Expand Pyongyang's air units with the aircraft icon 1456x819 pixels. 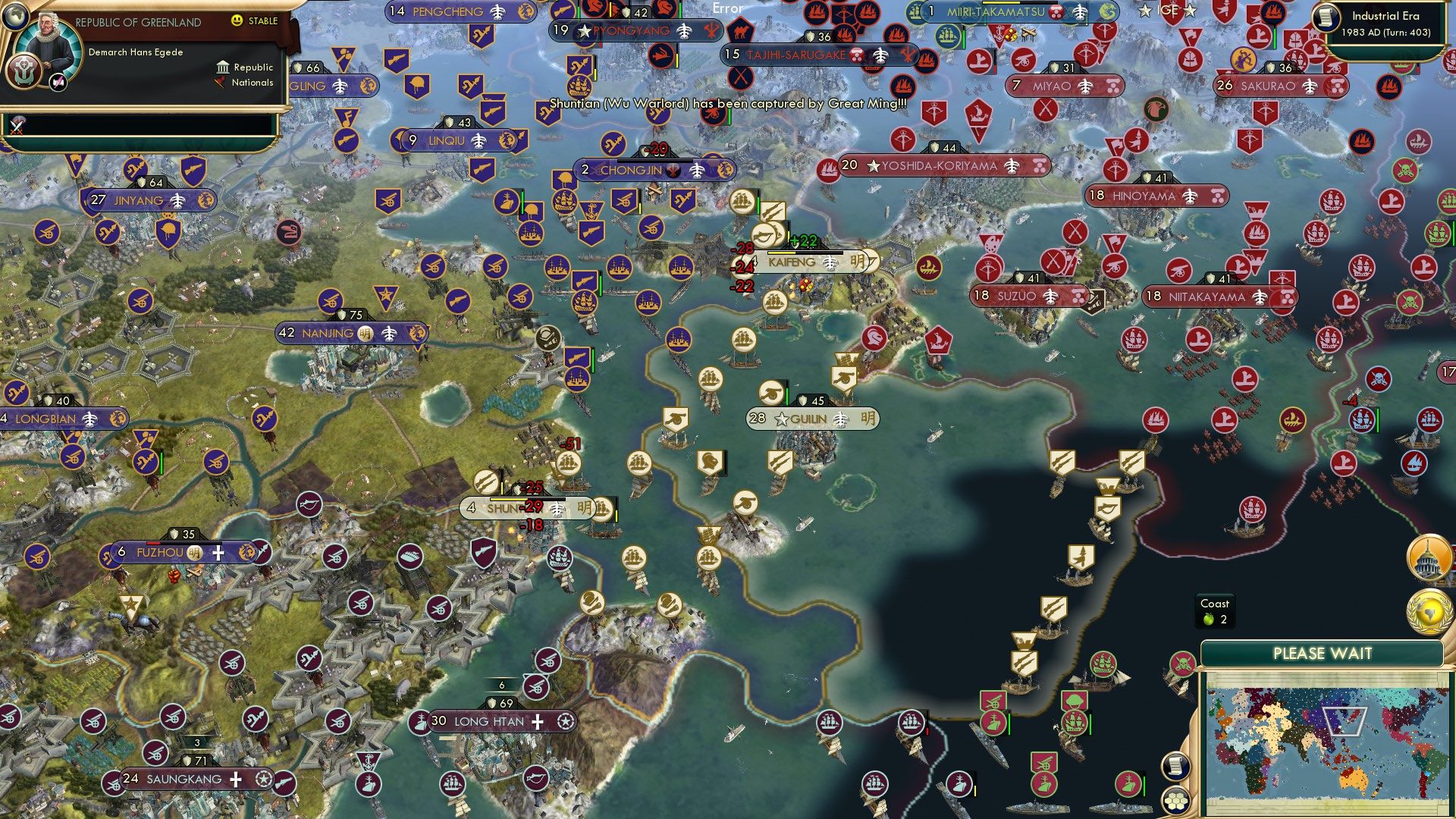click(685, 32)
